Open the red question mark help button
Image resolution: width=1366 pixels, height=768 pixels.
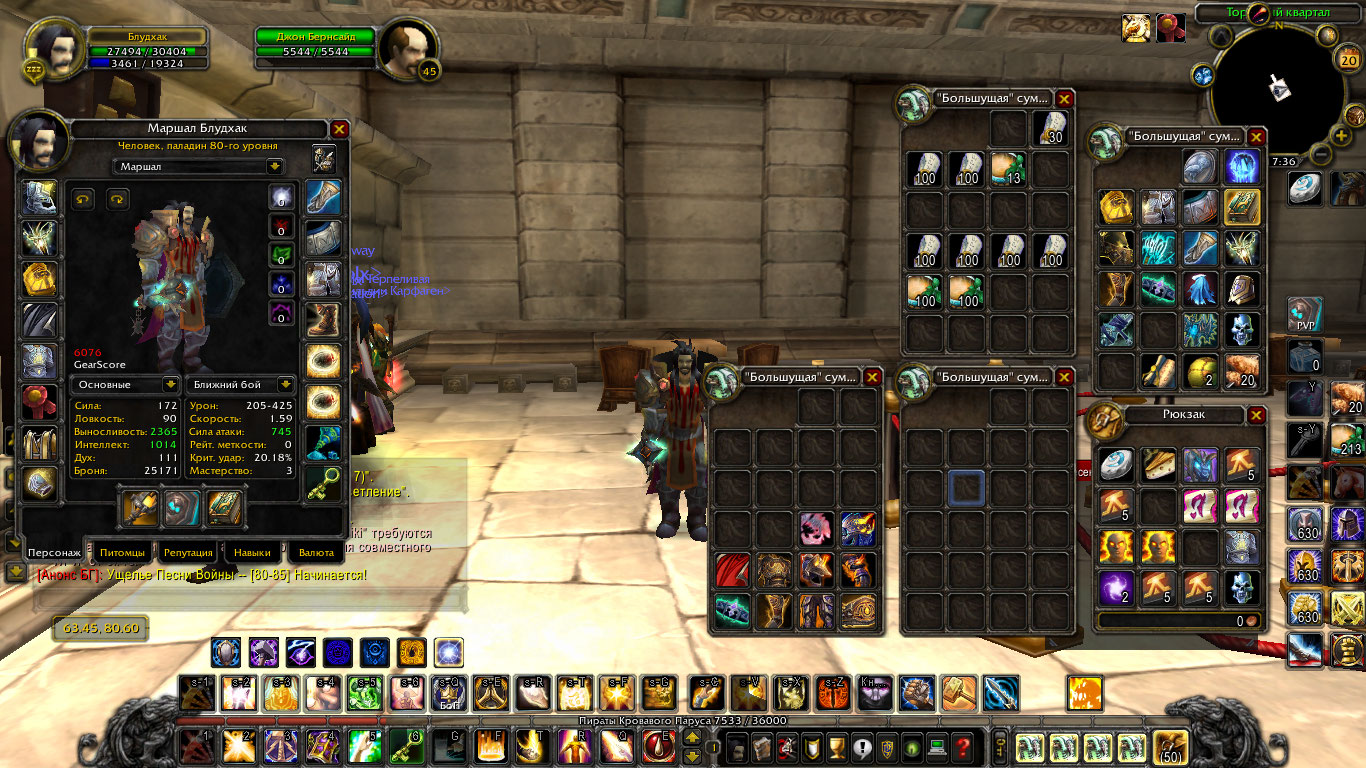pyautogui.click(x=961, y=746)
